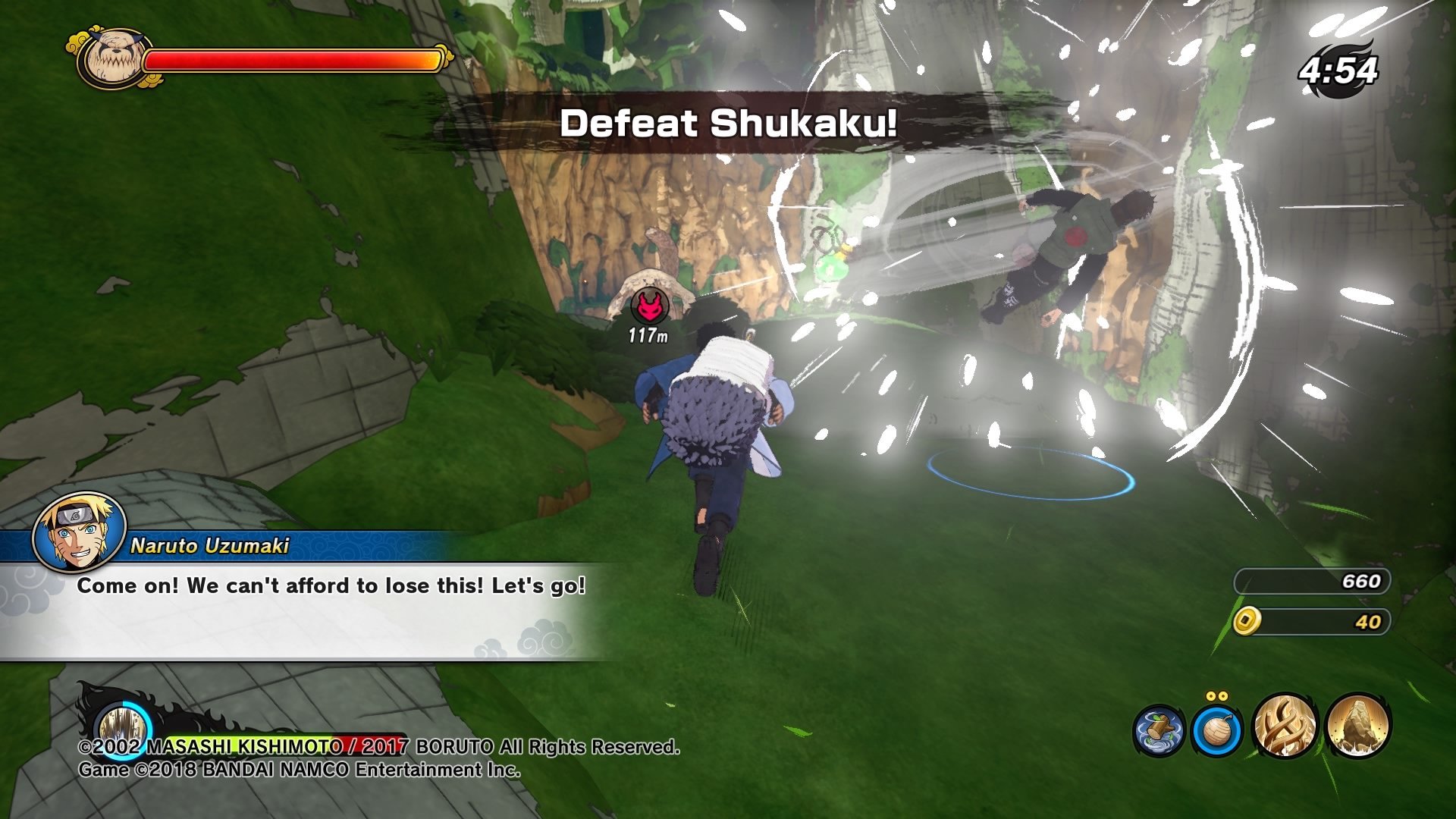Screen dimensions: 1456x819
Task: Select the red enemy target marker
Action: pos(649,306)
